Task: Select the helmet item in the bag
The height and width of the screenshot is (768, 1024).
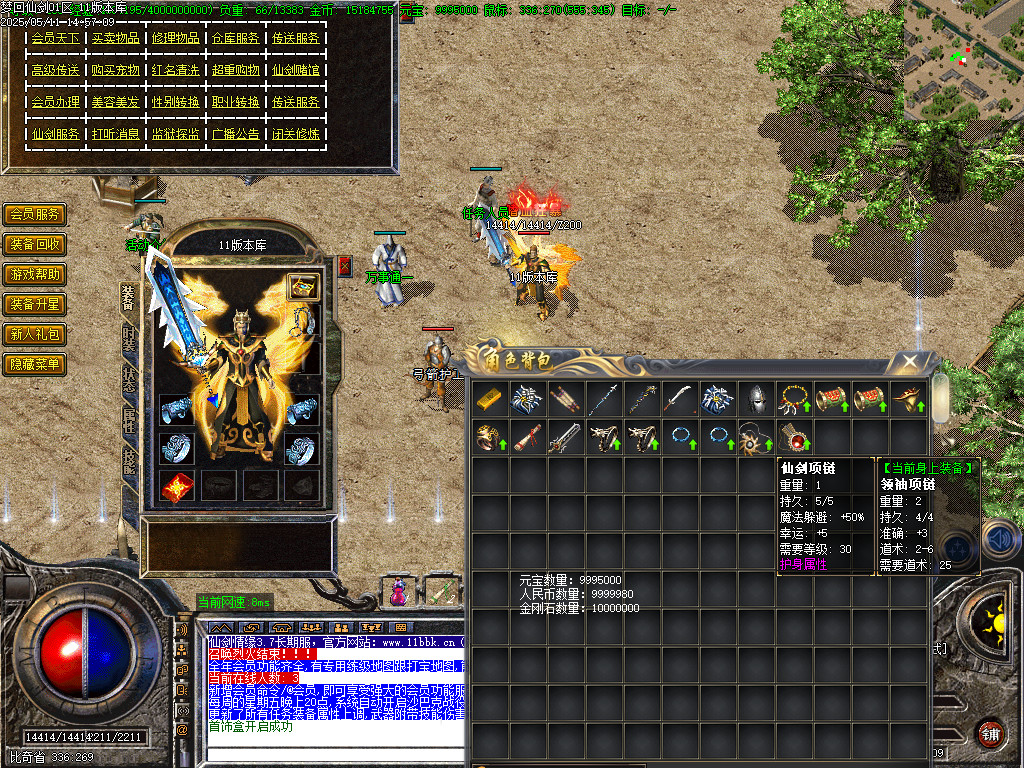Action: (x=755, y=399)
